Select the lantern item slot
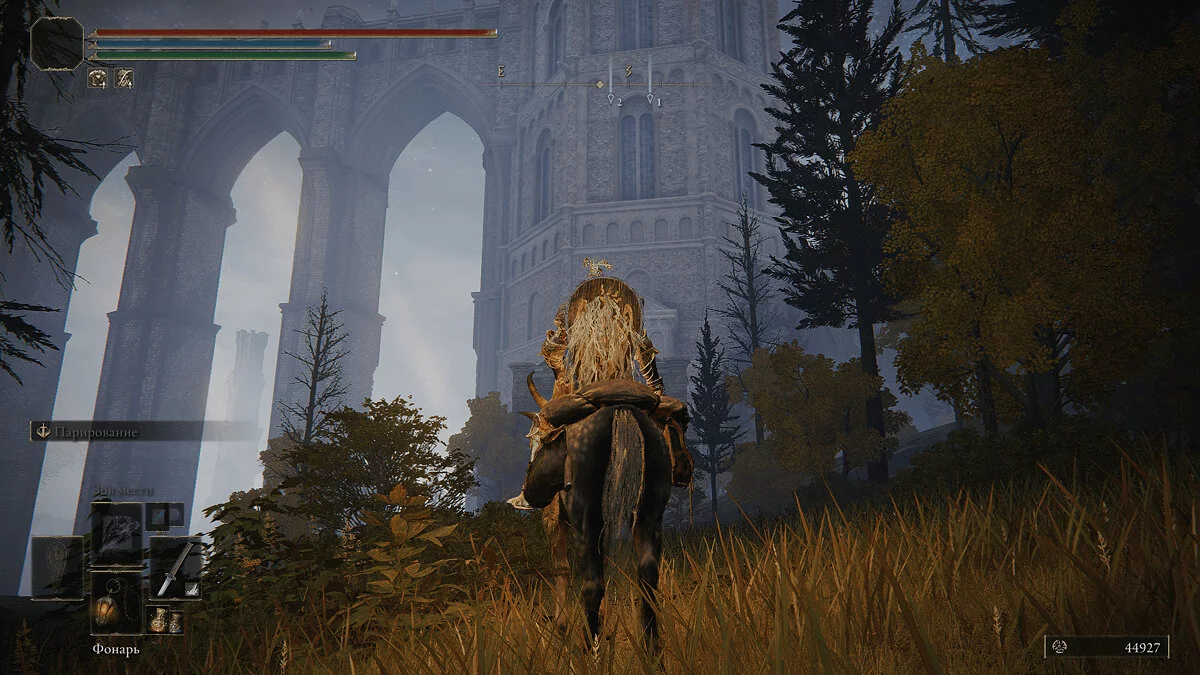This screenshot has height=675, width=1200. pyautogui.click(x=116, y=602)
